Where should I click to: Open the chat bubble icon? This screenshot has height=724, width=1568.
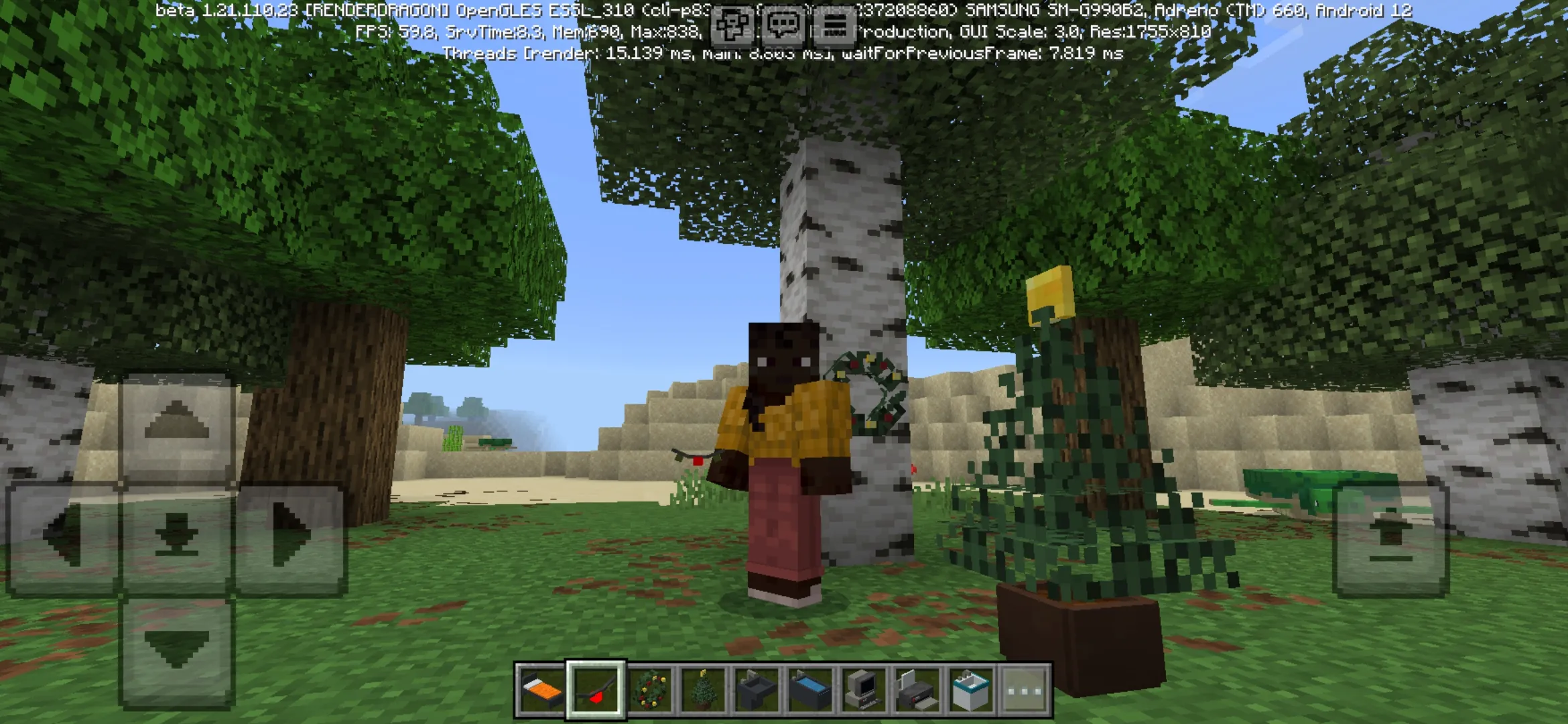783,25
